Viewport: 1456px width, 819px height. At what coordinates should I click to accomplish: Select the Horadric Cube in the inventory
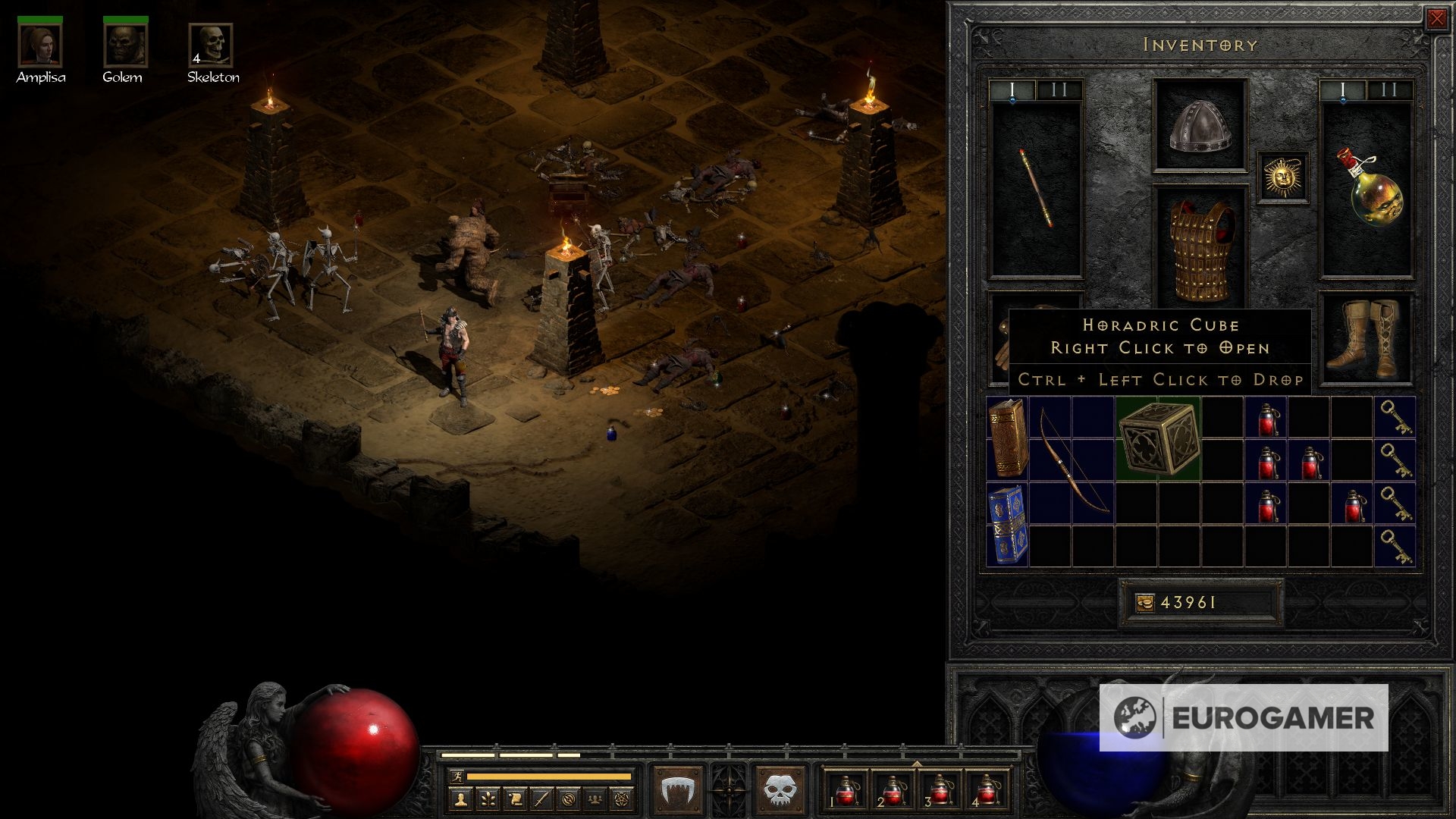1158,439
